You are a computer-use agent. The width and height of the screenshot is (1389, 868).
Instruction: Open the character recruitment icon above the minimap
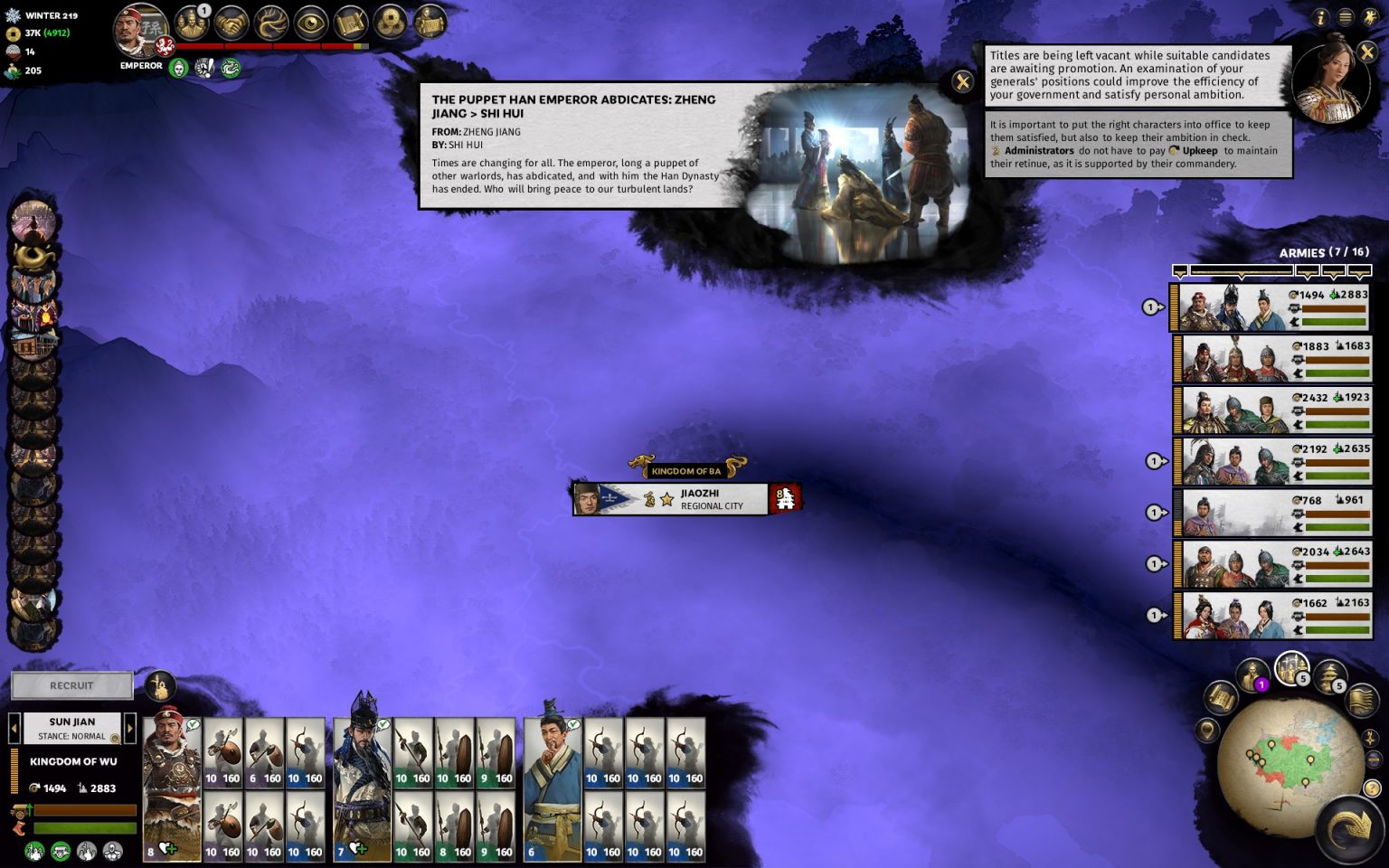coord(1252,674)
